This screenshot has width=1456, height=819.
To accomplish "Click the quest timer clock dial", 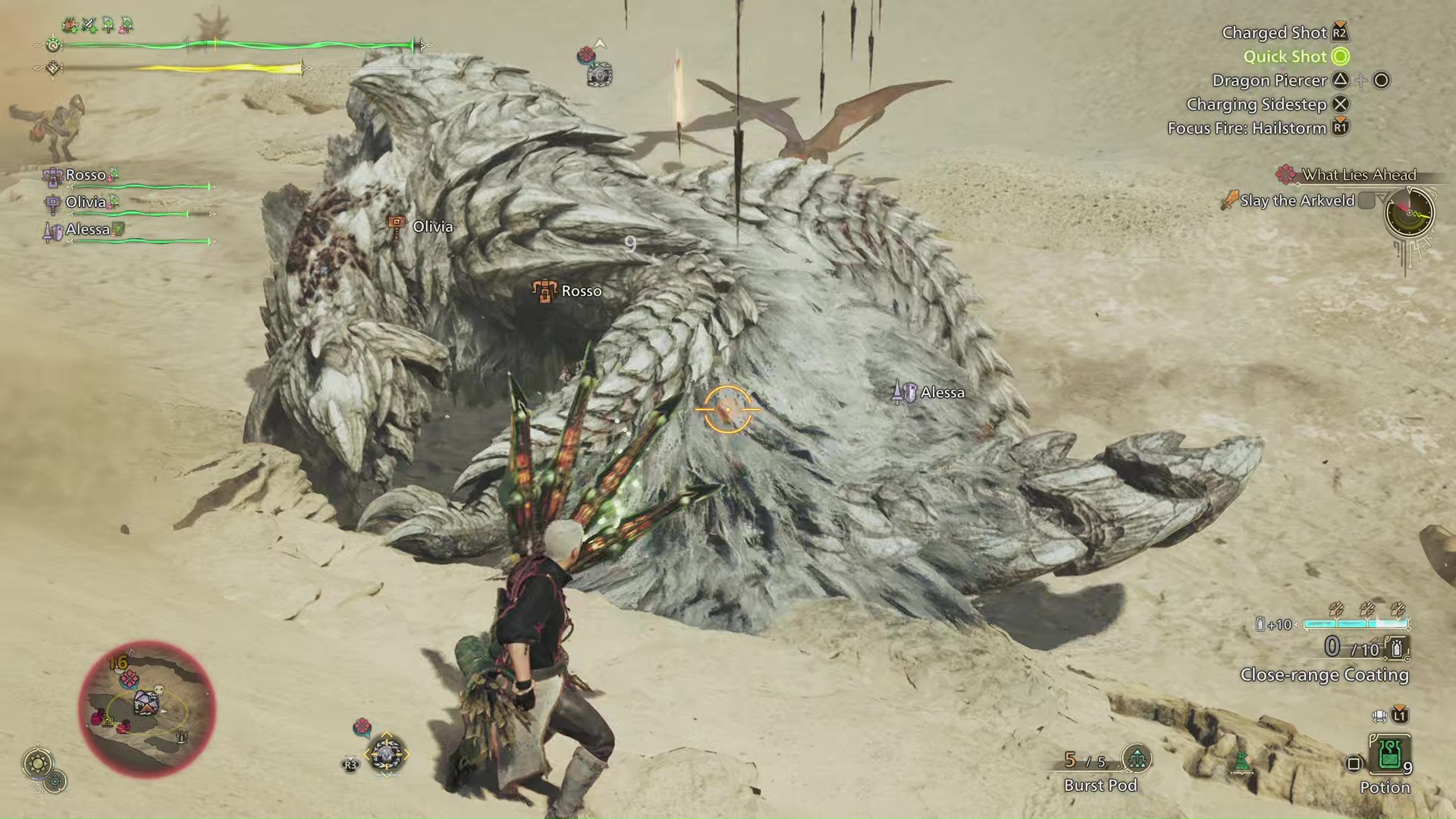I will point(1409,212).
